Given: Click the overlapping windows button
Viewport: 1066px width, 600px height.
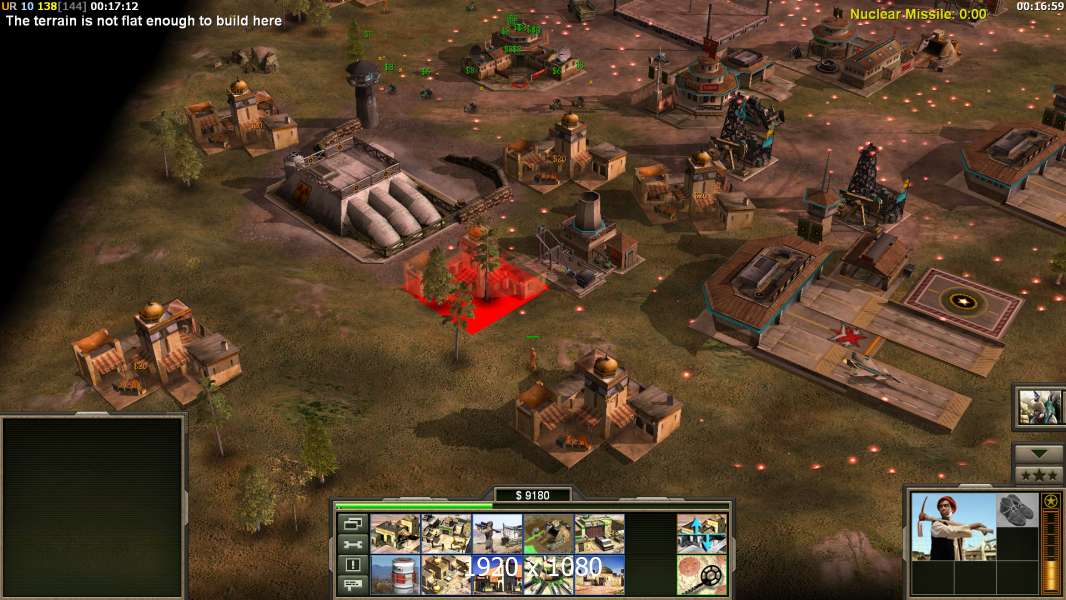Looking at the screenshot, I should [x=352, y=523].
